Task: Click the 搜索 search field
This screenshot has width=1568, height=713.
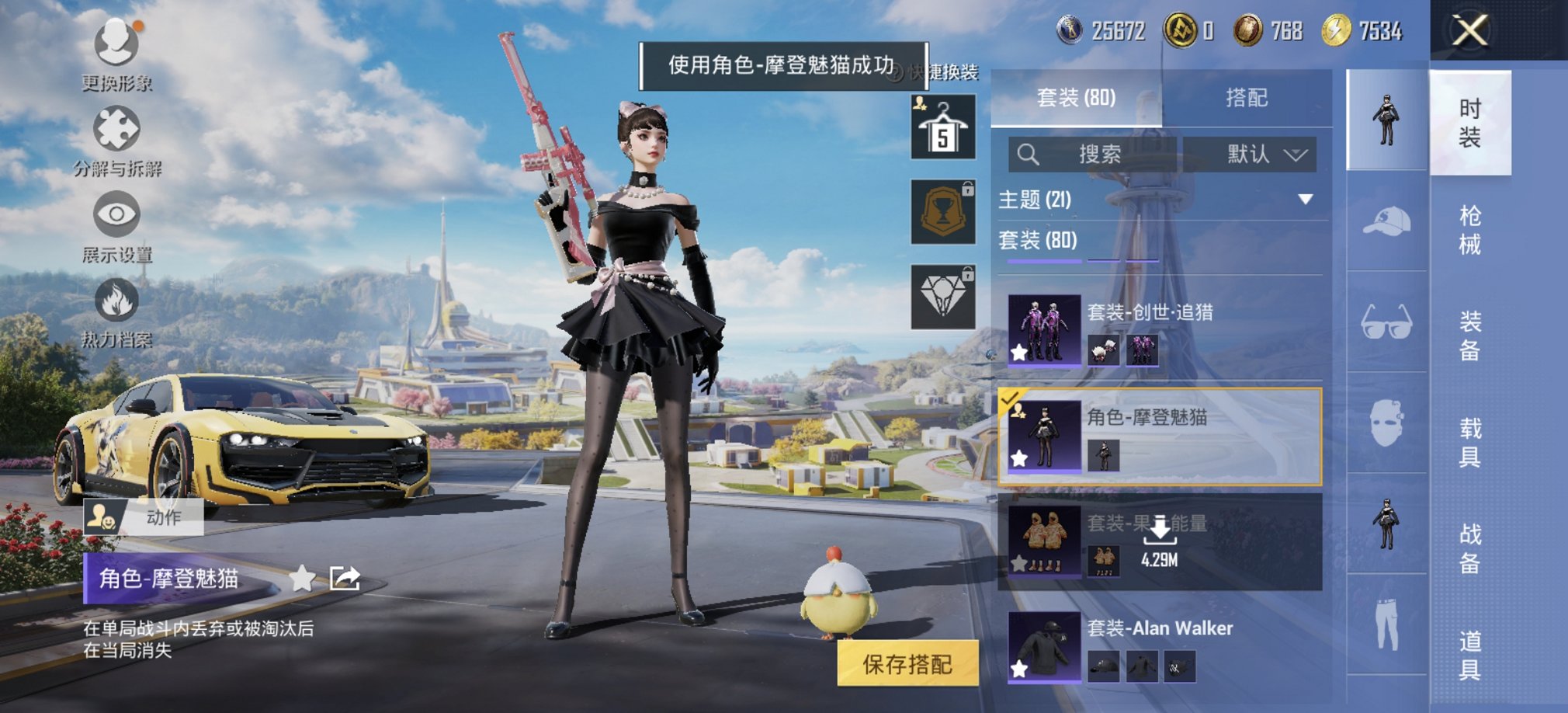Action: click(x=1093, y=155)
